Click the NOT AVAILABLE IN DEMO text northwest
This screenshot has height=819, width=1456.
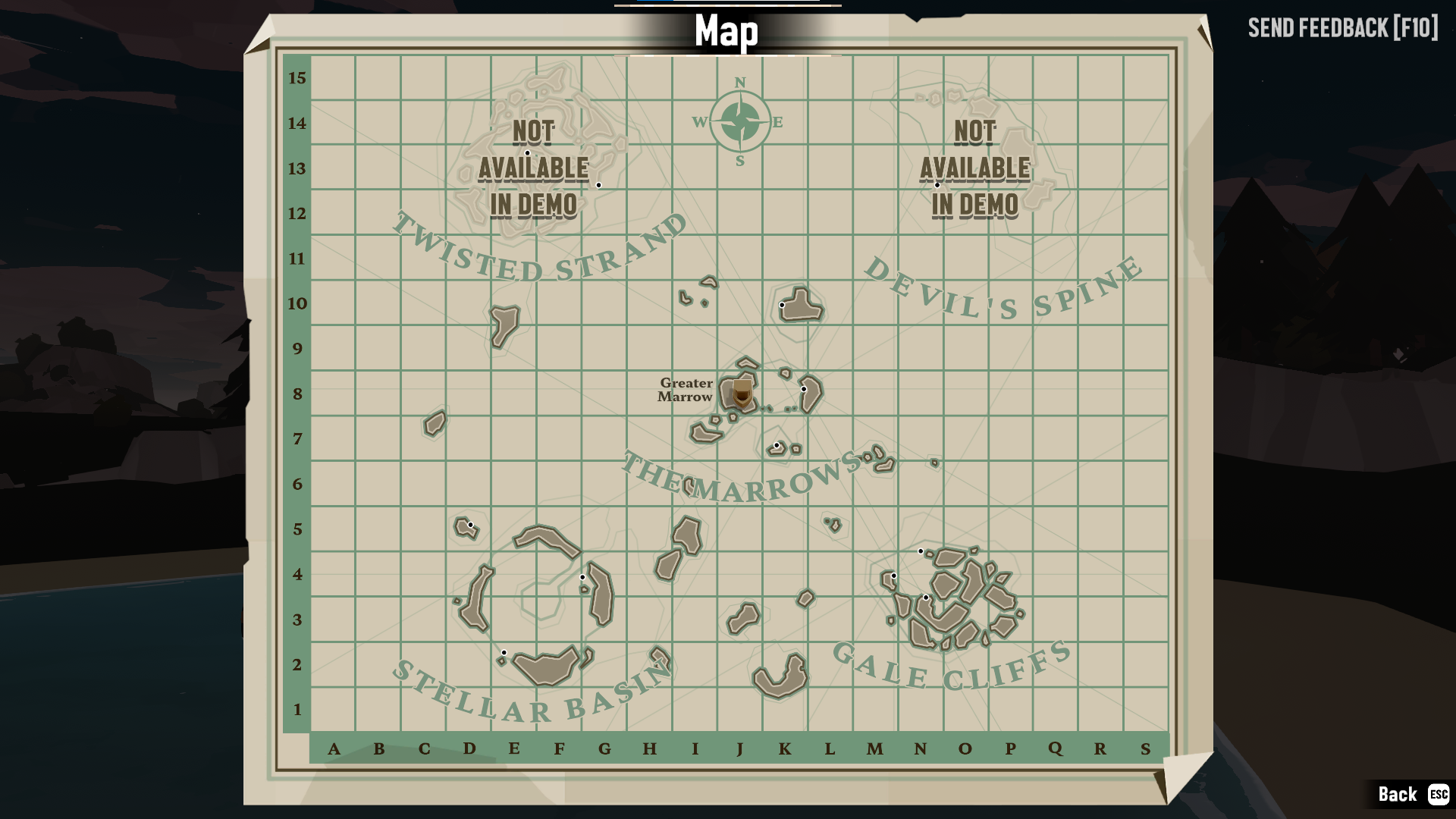[x=533, y=168]
